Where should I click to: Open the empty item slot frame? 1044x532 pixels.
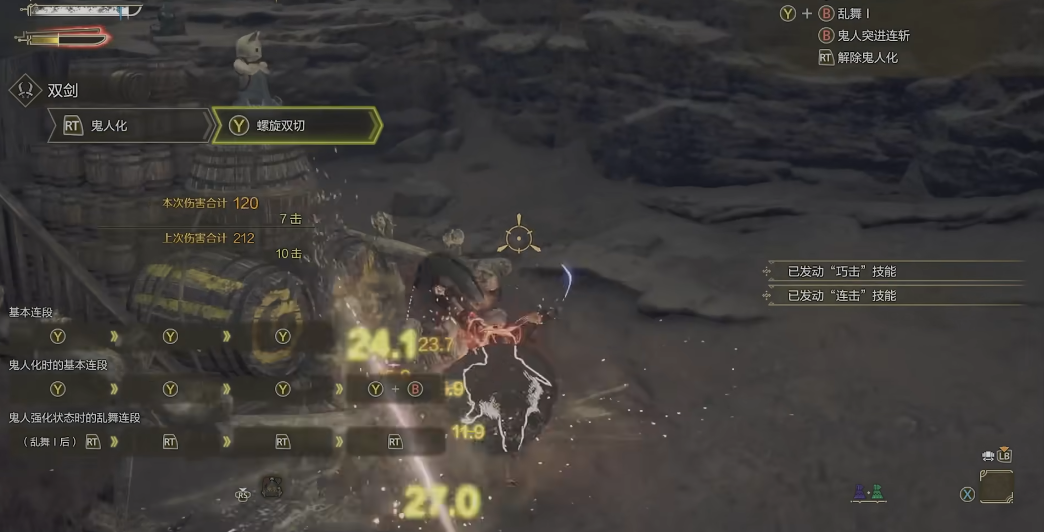coord(996,487)
